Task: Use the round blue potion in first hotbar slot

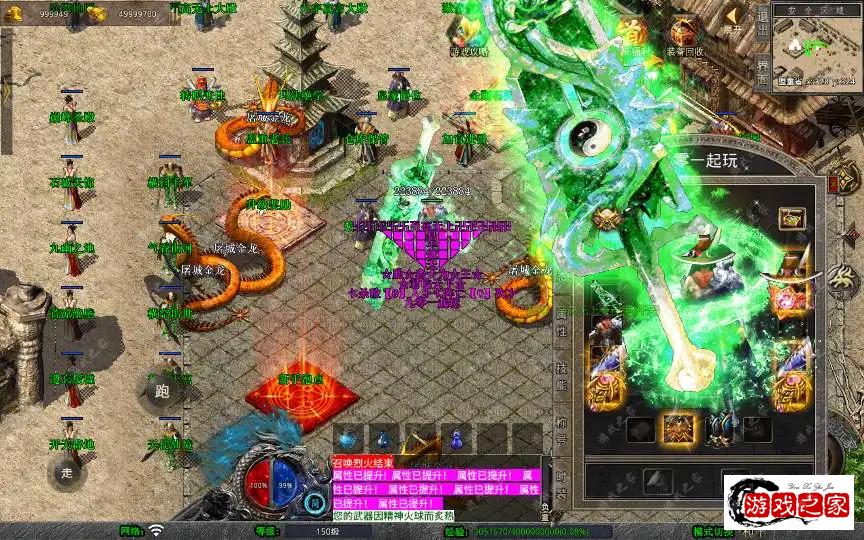Action: click(x=347, y=439)
